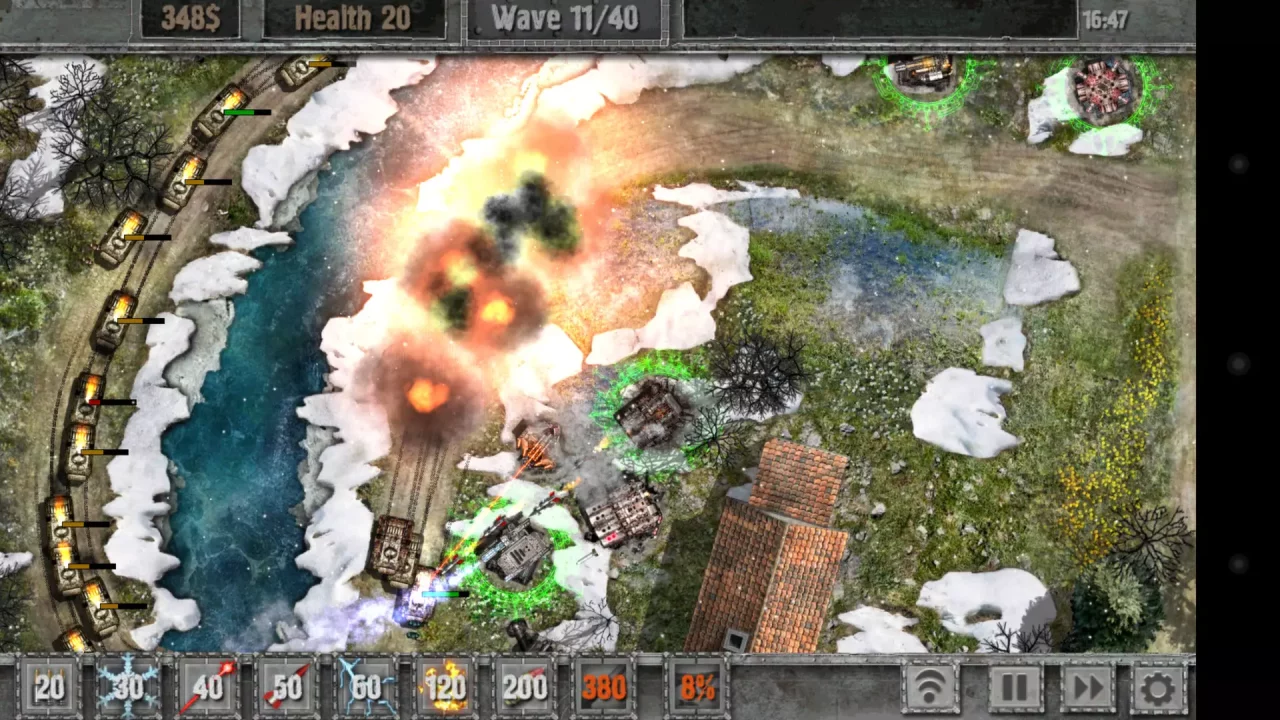
Task: Select the top-right tower with green ring
Action: click(x=1105, y=85)
